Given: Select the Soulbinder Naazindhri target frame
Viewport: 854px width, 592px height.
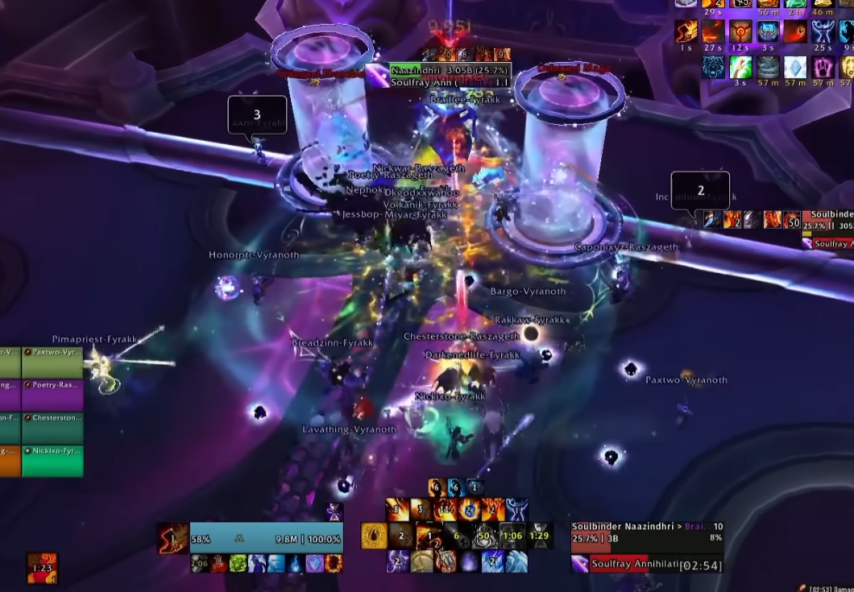Looking at the screenshot, I should click(x=646, y=534).
